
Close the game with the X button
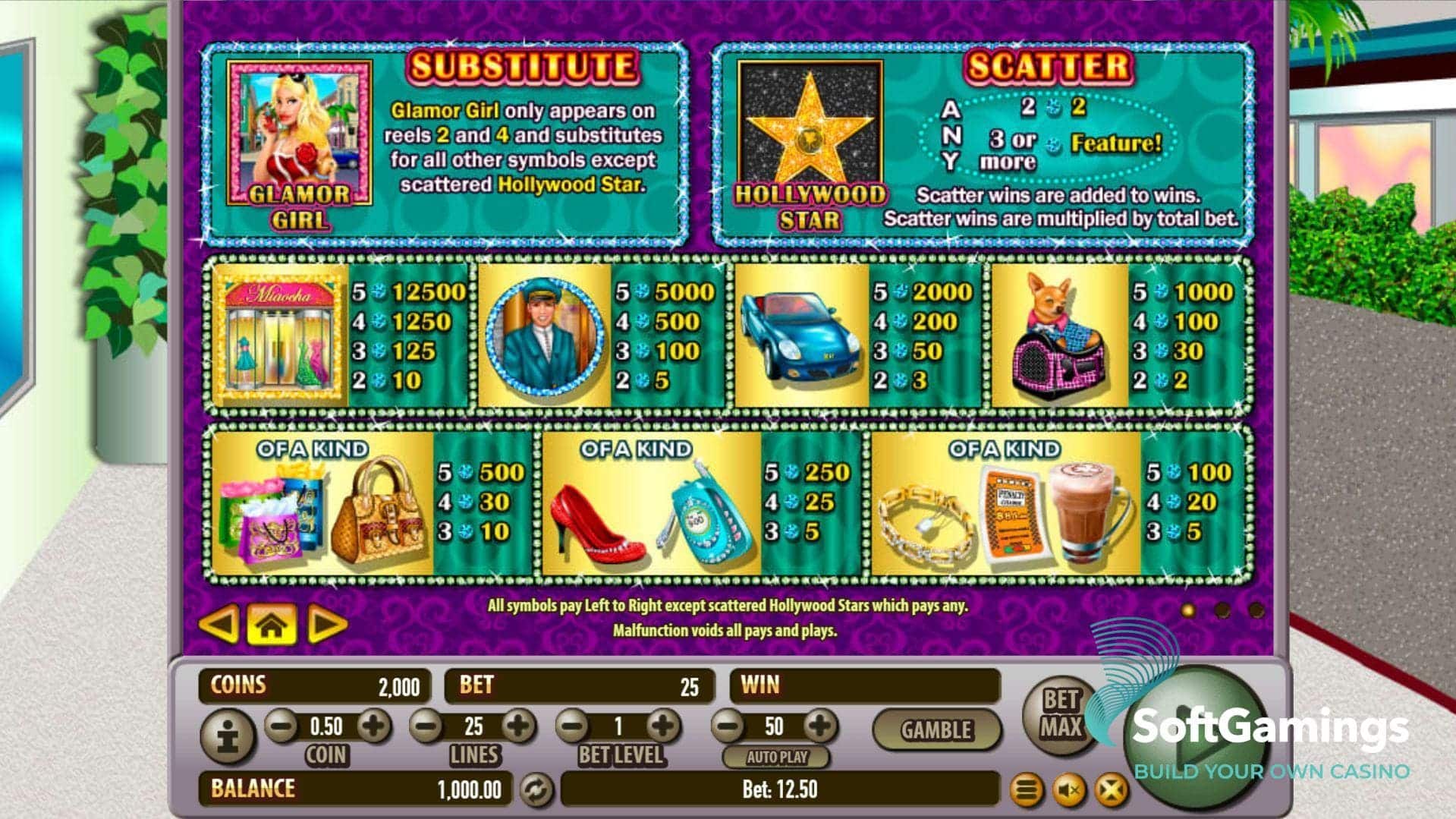tap(1112, 791)
